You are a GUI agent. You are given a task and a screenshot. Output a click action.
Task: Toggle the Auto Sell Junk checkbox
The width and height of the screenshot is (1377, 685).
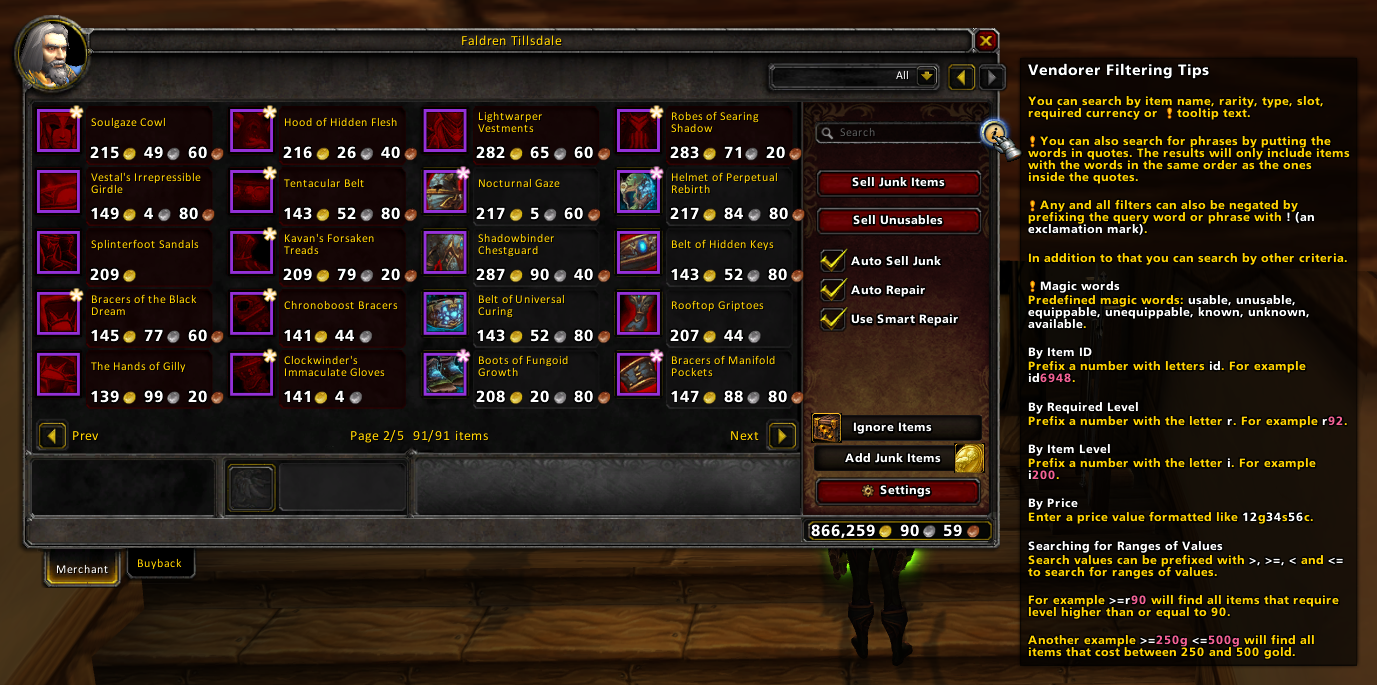pyautogui.click(x=833, y=261)
